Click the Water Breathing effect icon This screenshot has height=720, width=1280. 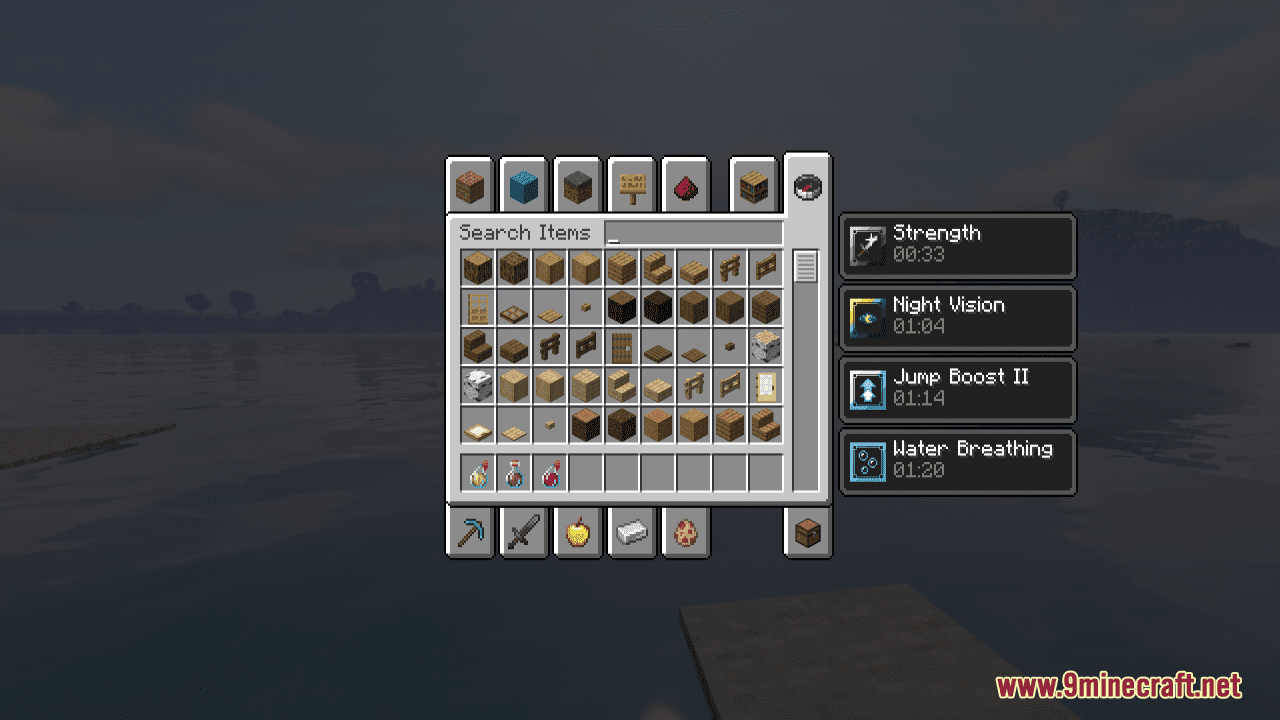tap(867, 462)
